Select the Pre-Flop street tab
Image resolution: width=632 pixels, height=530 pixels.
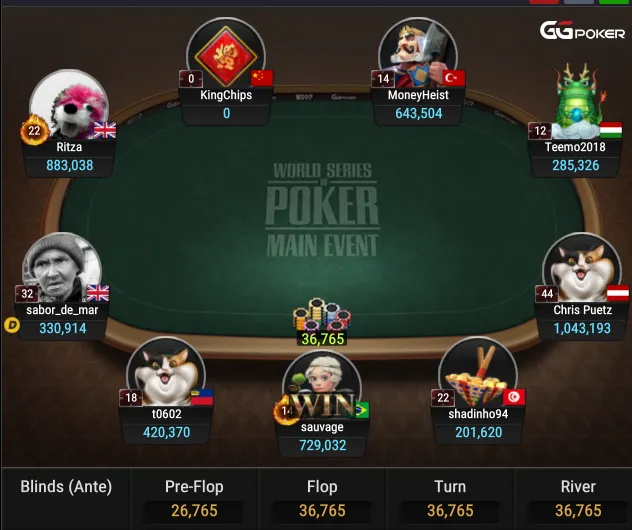(194, 498)
